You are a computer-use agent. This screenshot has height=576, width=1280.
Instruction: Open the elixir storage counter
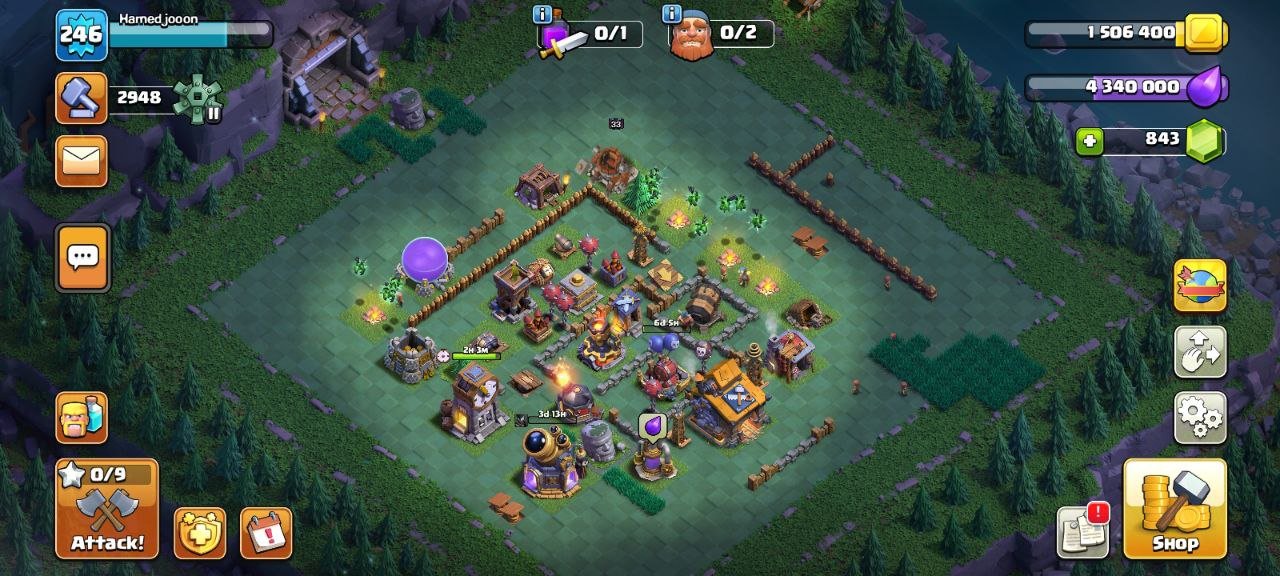tap(1125, 88)
